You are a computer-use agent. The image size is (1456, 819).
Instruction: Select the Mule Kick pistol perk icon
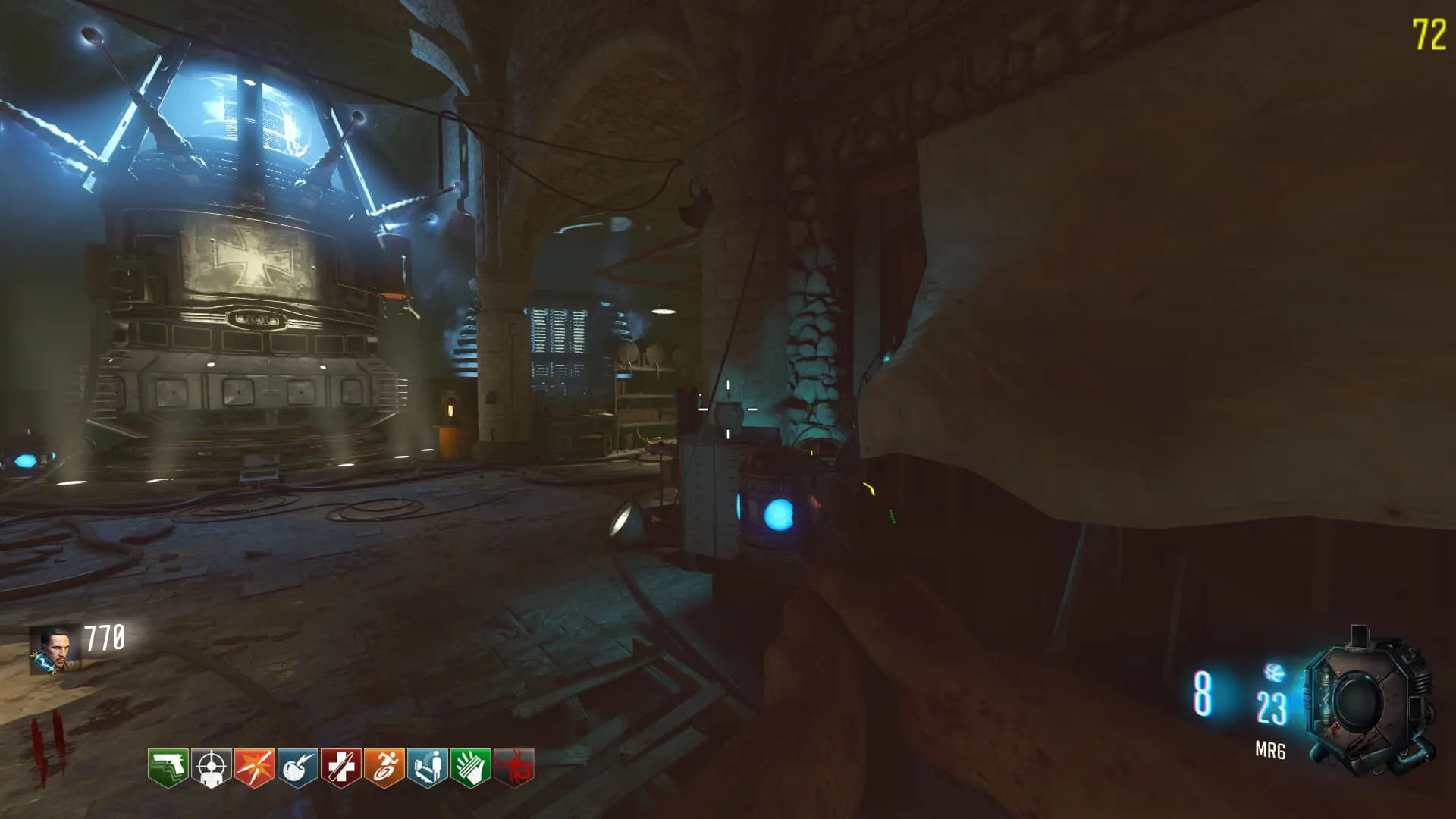click(168, 767)
